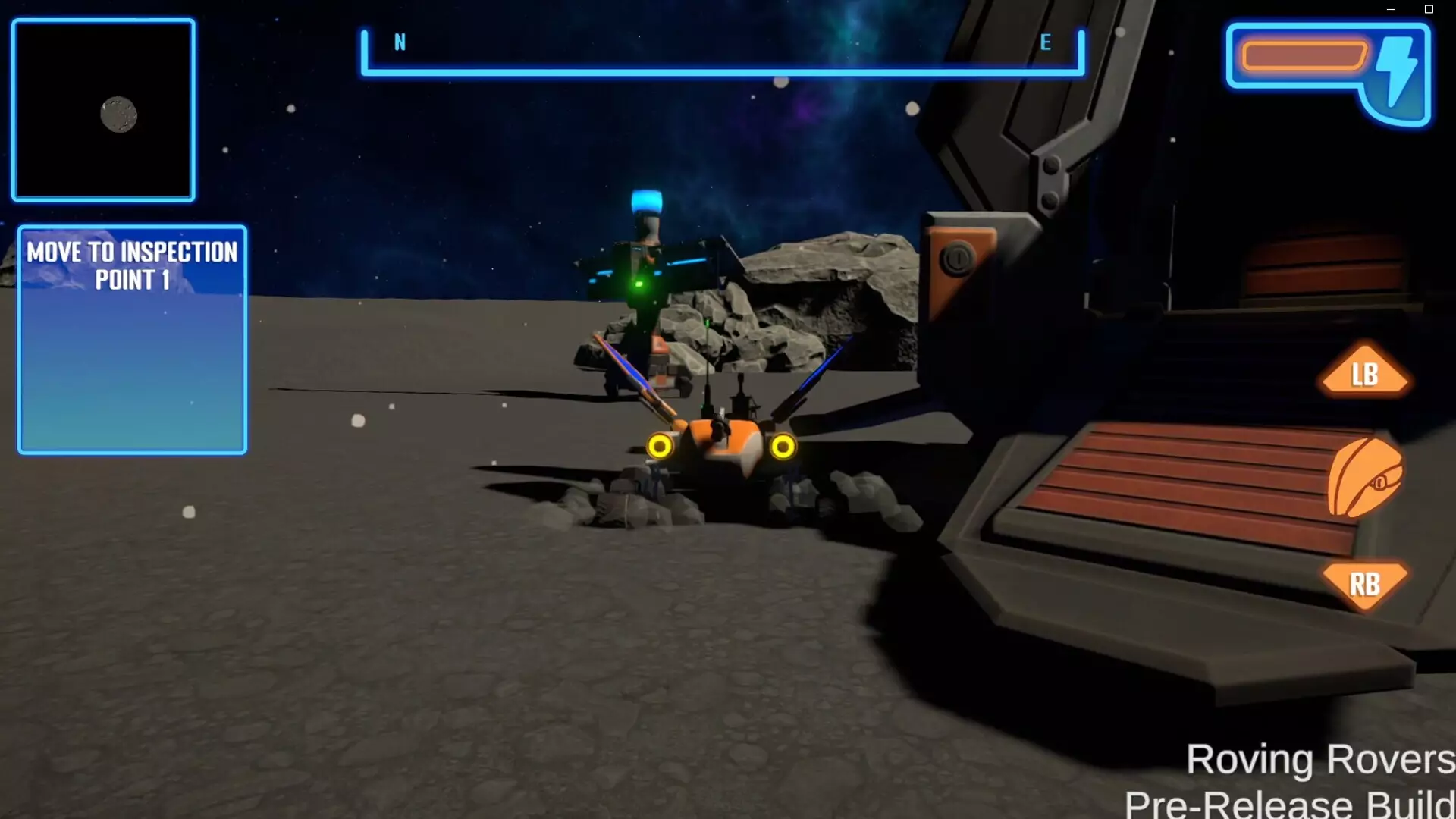Click the compass heading bar
The width and height of the screenshot is (1456, 819).
(720, 68)
